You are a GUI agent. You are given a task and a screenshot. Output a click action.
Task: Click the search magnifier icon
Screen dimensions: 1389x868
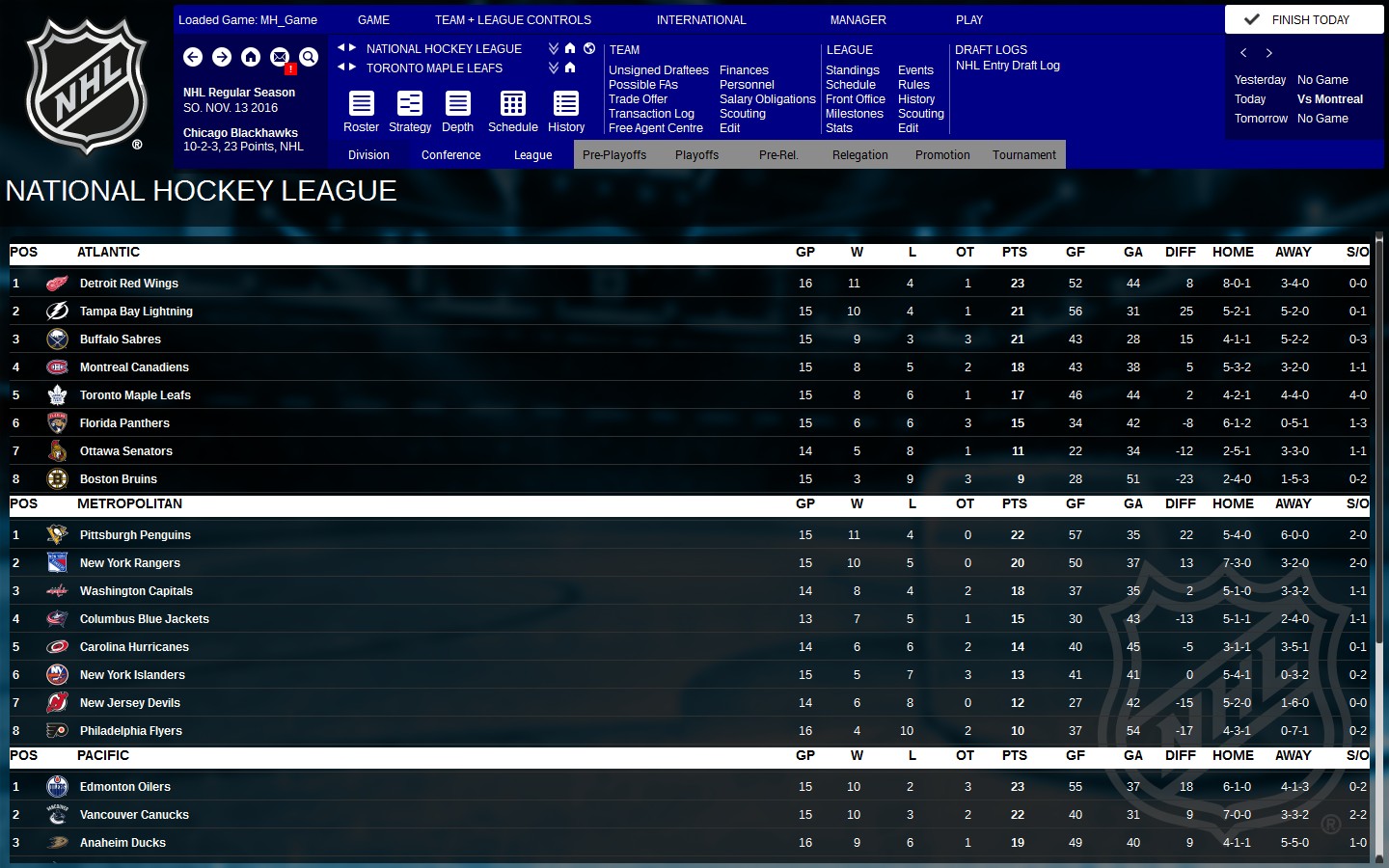(309, 57)
